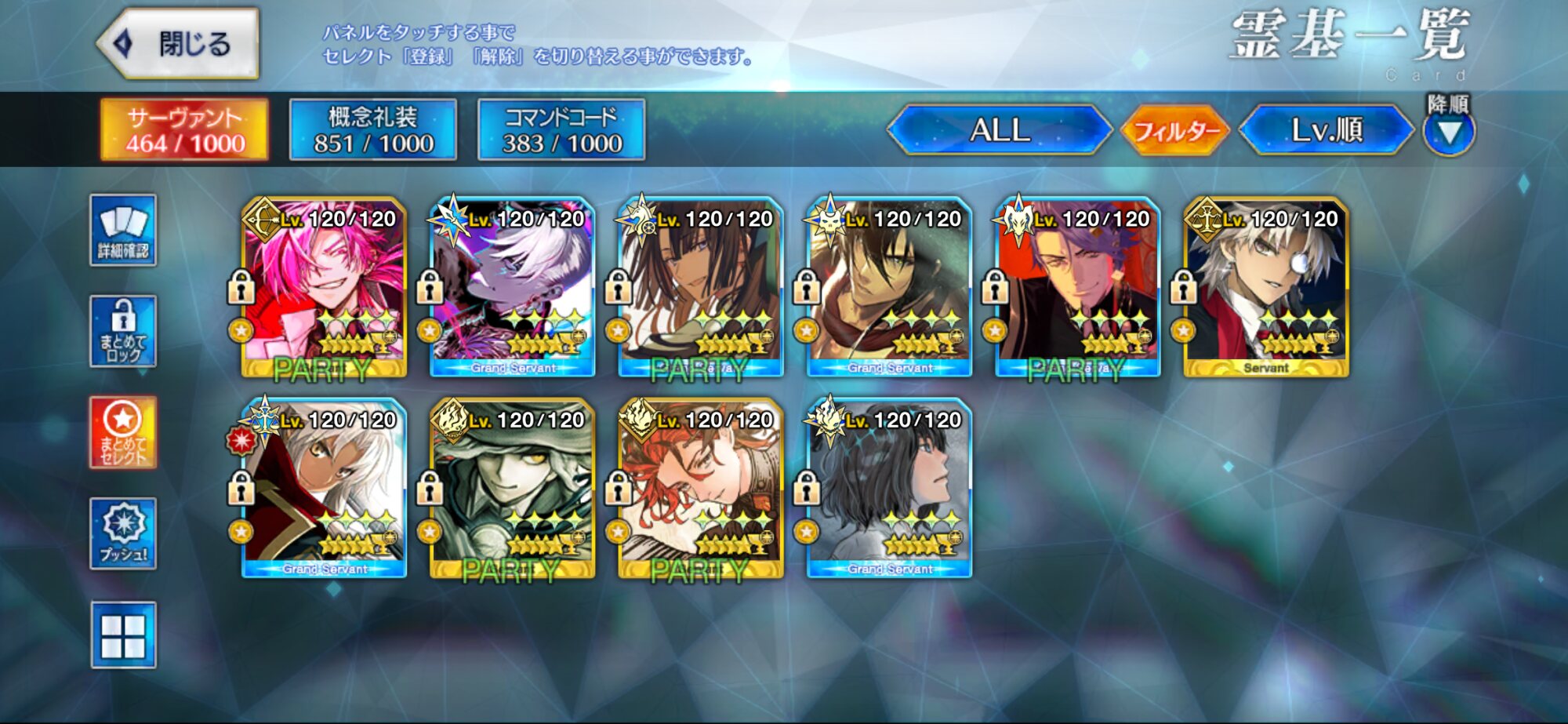Screen dimensions: 1568x724
Task: Toggle the 降順 descending arrow
Action: [1449, 131]
